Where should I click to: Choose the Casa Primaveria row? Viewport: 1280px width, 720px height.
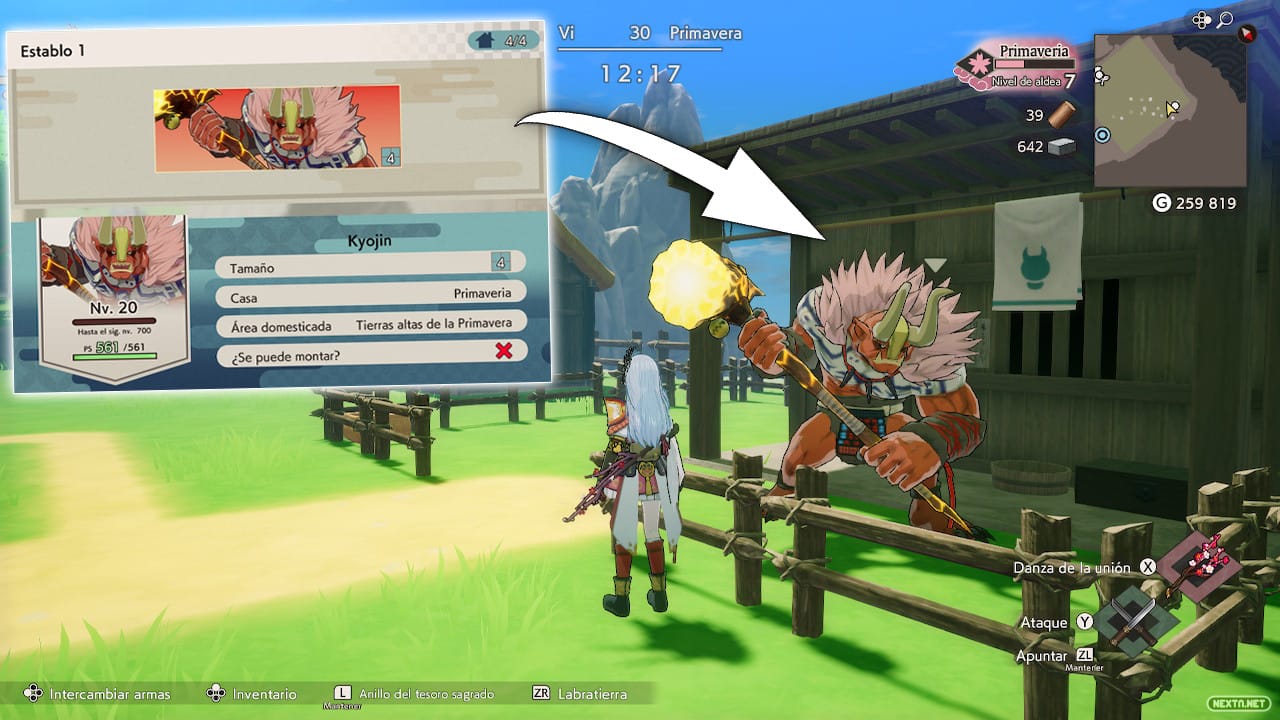370,295
